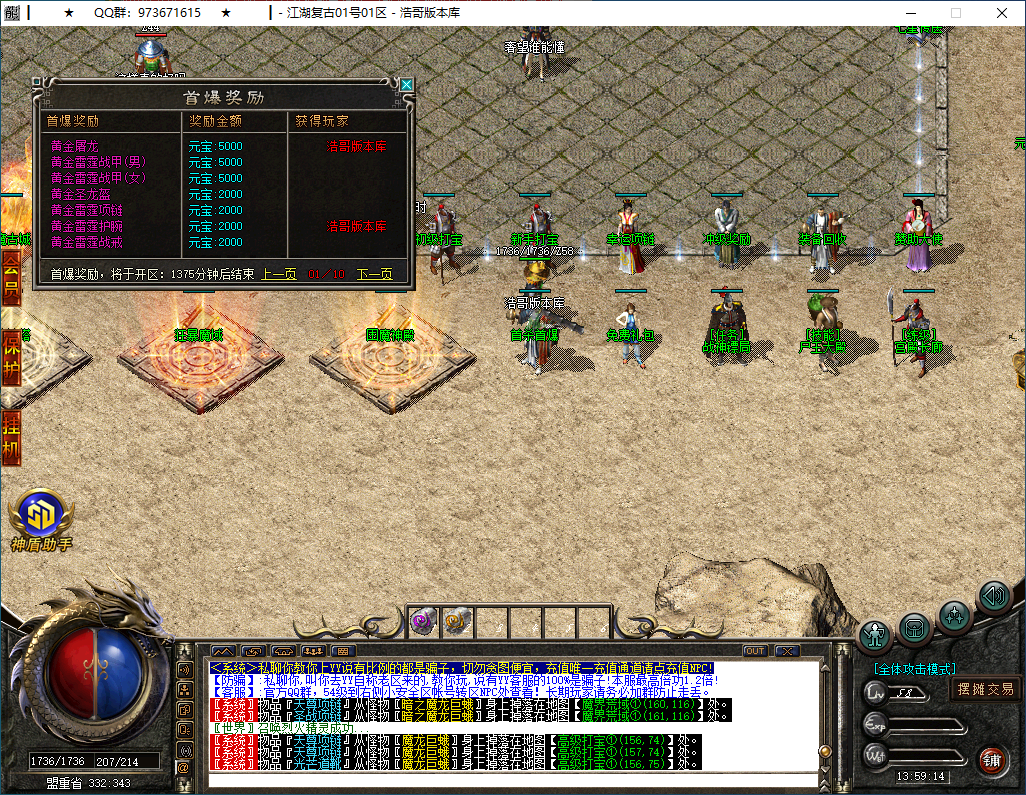Toggle the sound speaker round button
Image resolution: width=1026 pixels, height=795 pixels.
[994, 597]
